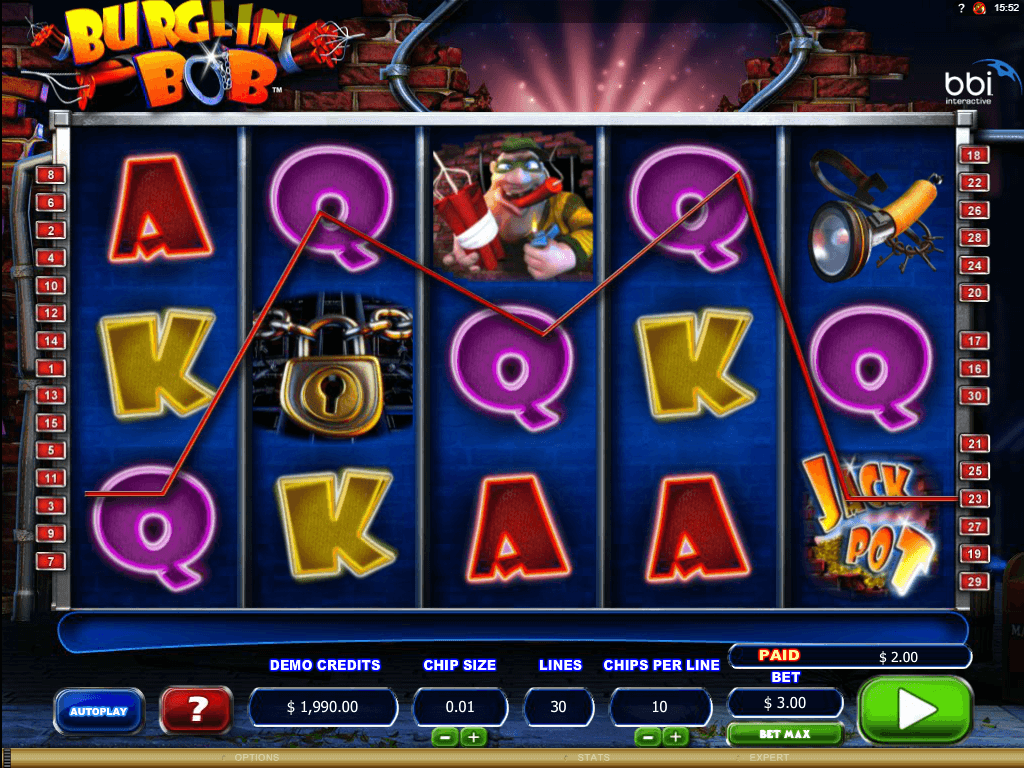Viewport: 1024px width, 768px height.
Task: Select payline number 1 marker
Action: pos(50,369)
